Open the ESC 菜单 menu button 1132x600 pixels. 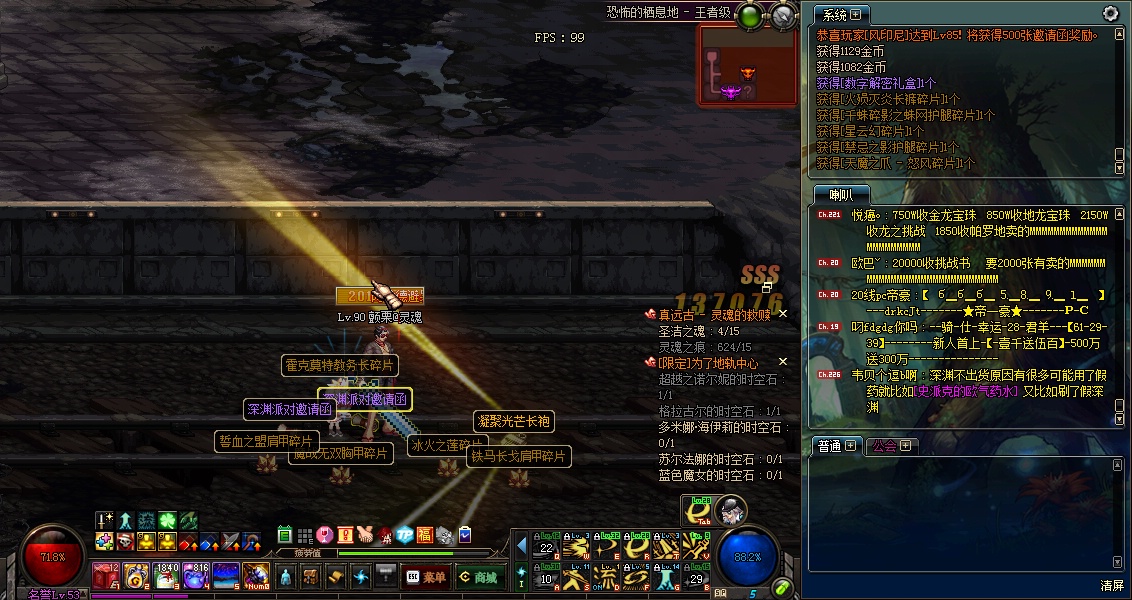pyautogui.click(x=425, y=577)
